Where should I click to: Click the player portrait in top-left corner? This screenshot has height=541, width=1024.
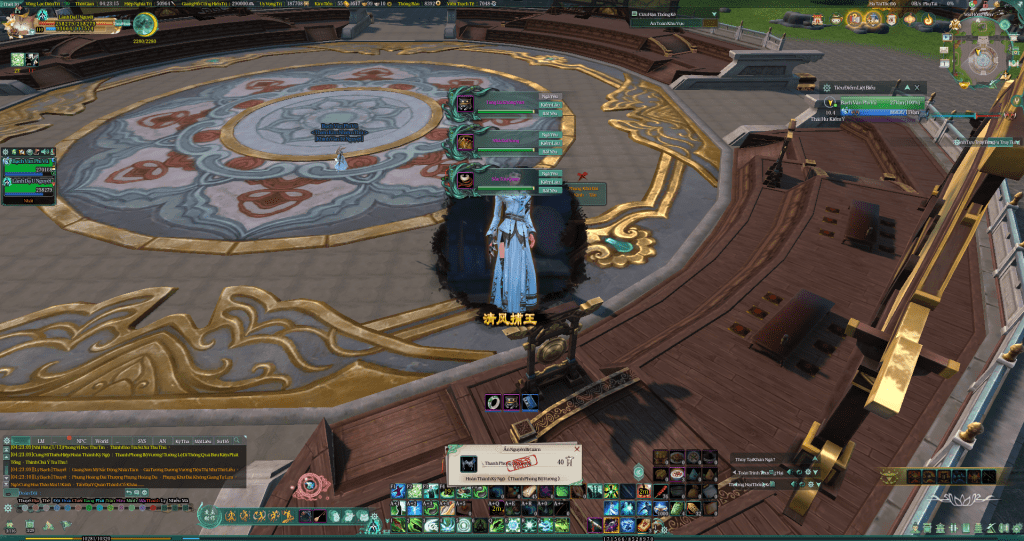[x=18, y=22]
